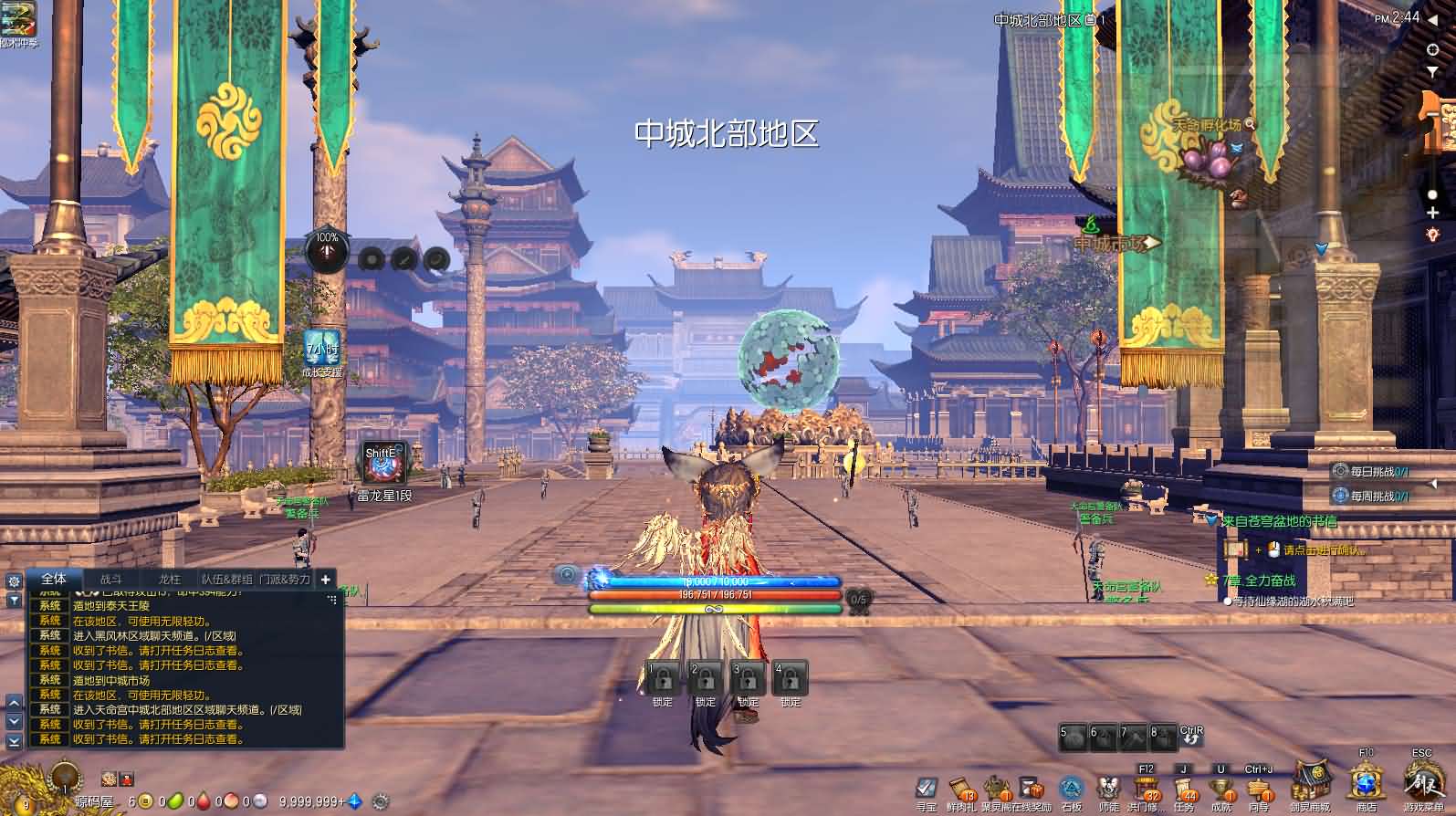Open the 游戏菜单 game menu
The height and width of the screenshot is (816, 1456).
pos(1423,786)
